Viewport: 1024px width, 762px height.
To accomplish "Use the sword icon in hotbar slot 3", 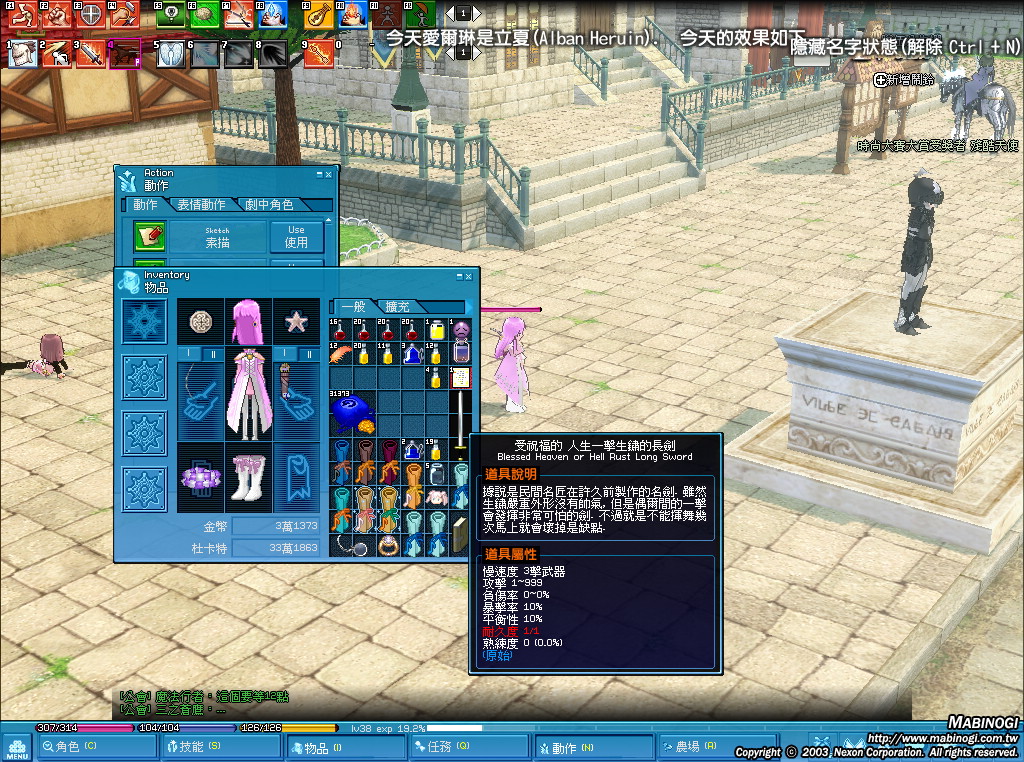I will [90, 53].
